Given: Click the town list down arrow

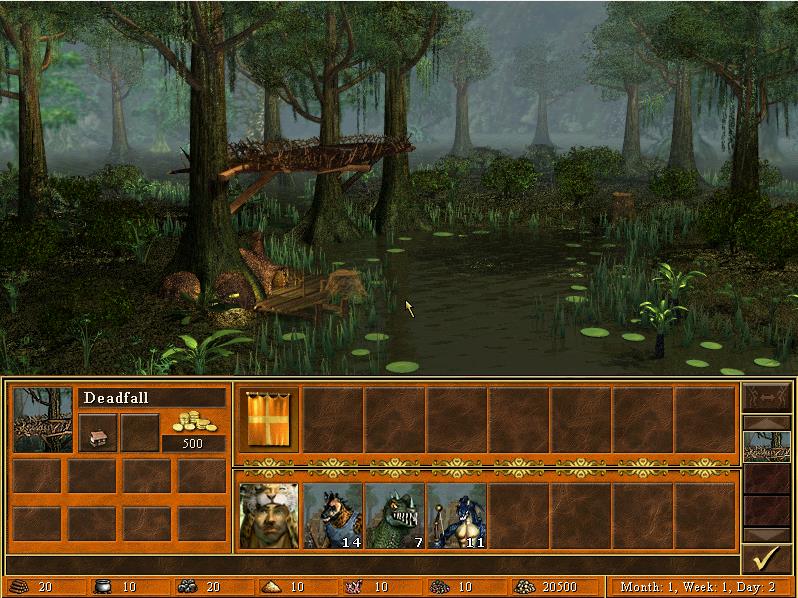Looking at the screenshot, I should point(767,535).
